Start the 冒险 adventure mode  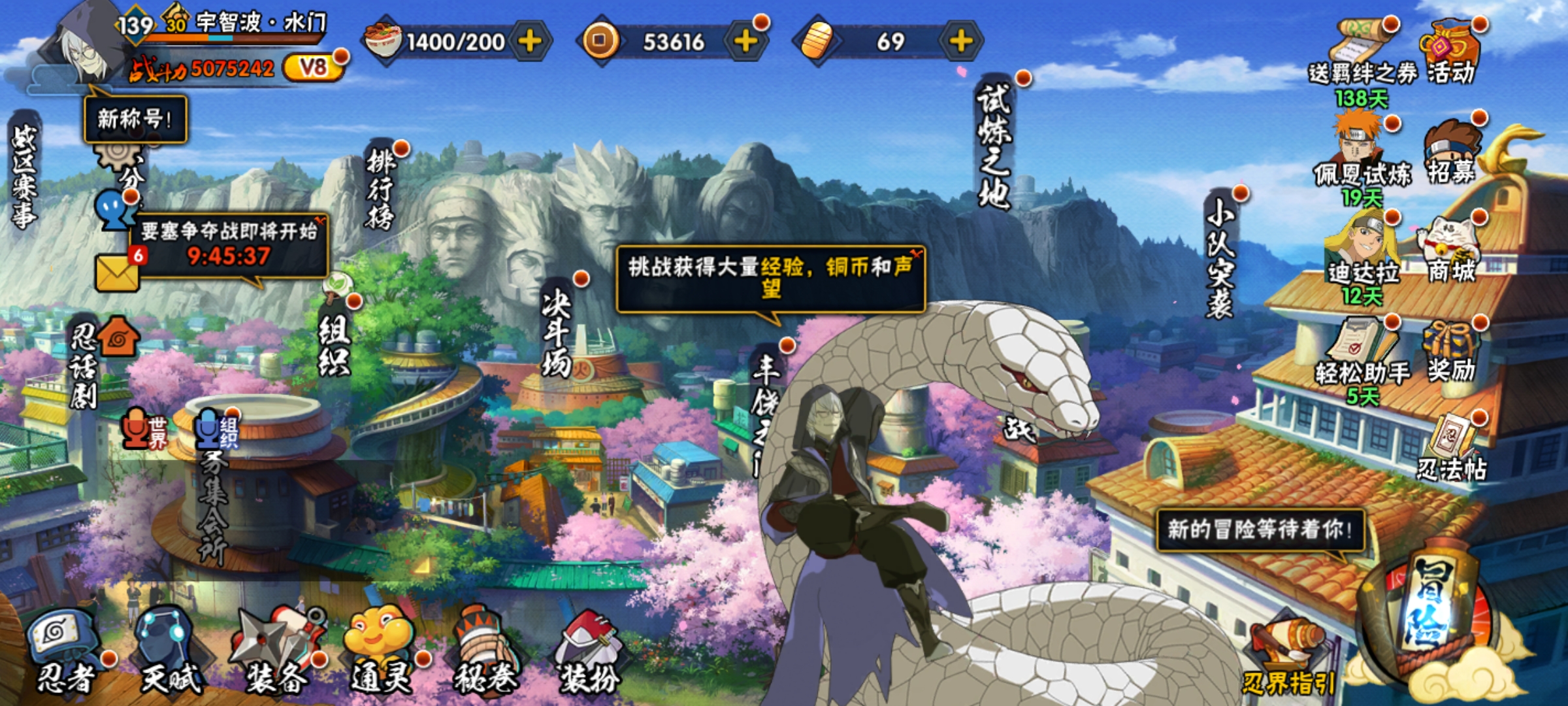1431,608
